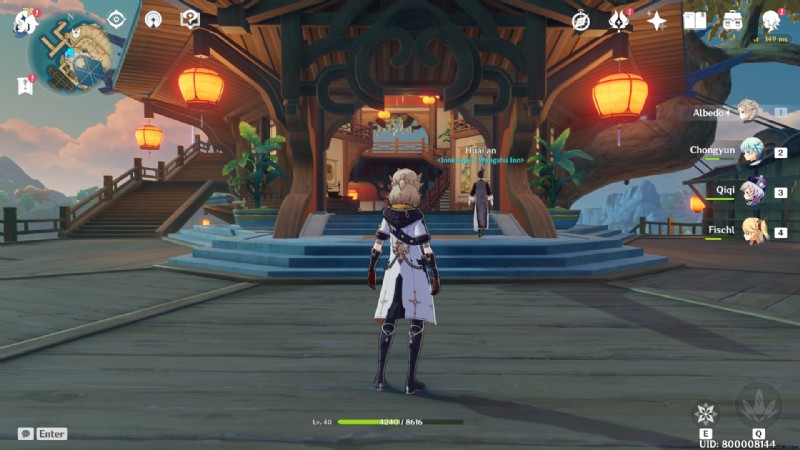
Task: Open the battle pass winged icon
Action: (619, 21)
